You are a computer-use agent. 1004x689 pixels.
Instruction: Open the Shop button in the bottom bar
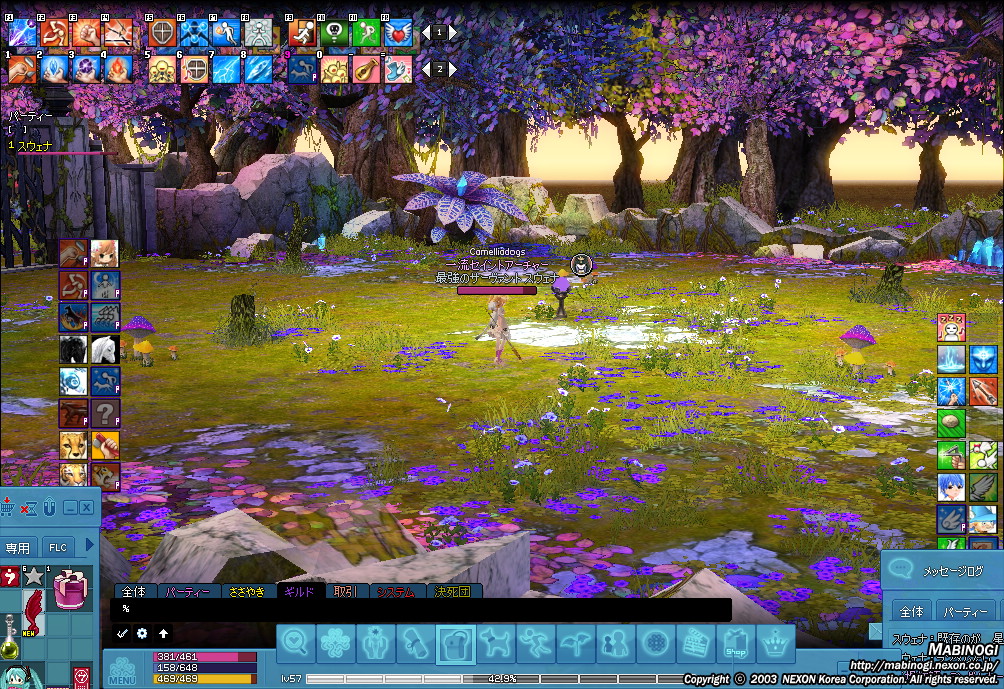pos(735,643)
